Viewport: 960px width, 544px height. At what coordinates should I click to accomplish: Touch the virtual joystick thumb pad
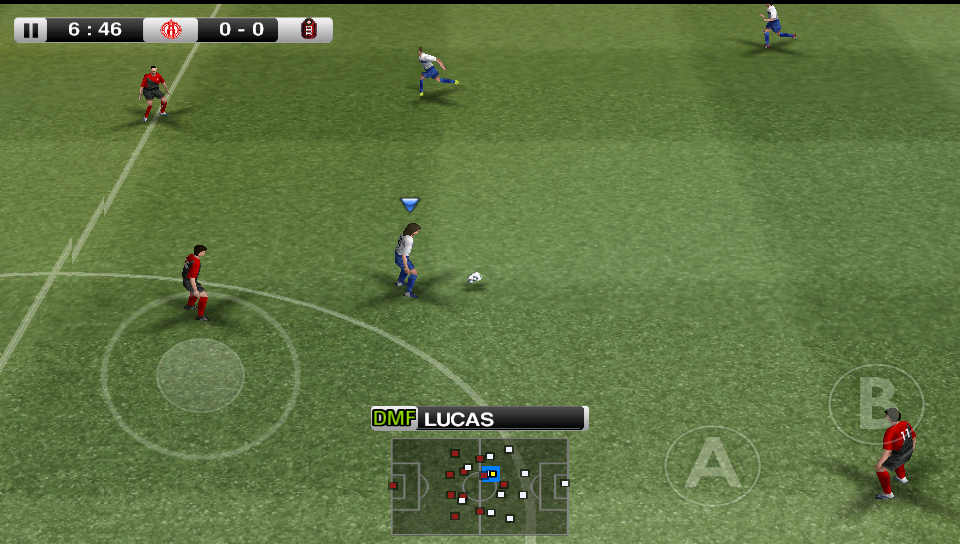(200, 375)
